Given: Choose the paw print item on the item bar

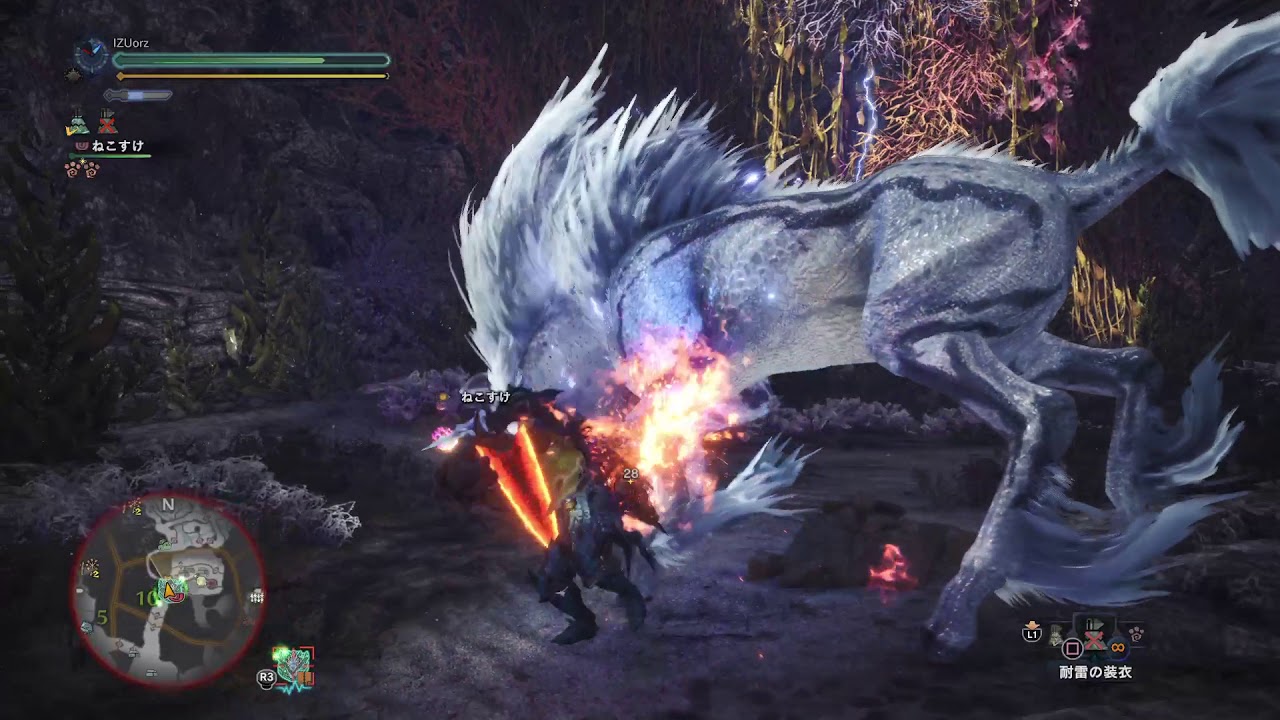Looking at the screenshot, I should point(1136,634).
